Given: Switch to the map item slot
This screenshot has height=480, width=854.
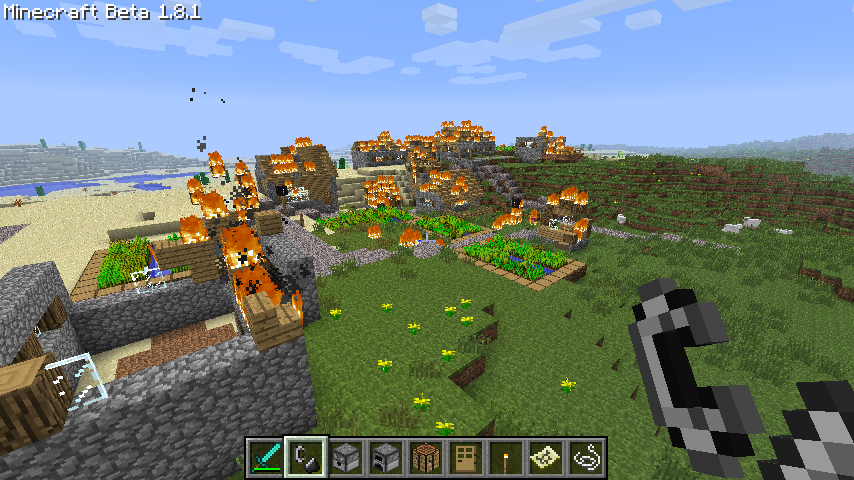Looking at the screenshot, I should click(546, 457).
